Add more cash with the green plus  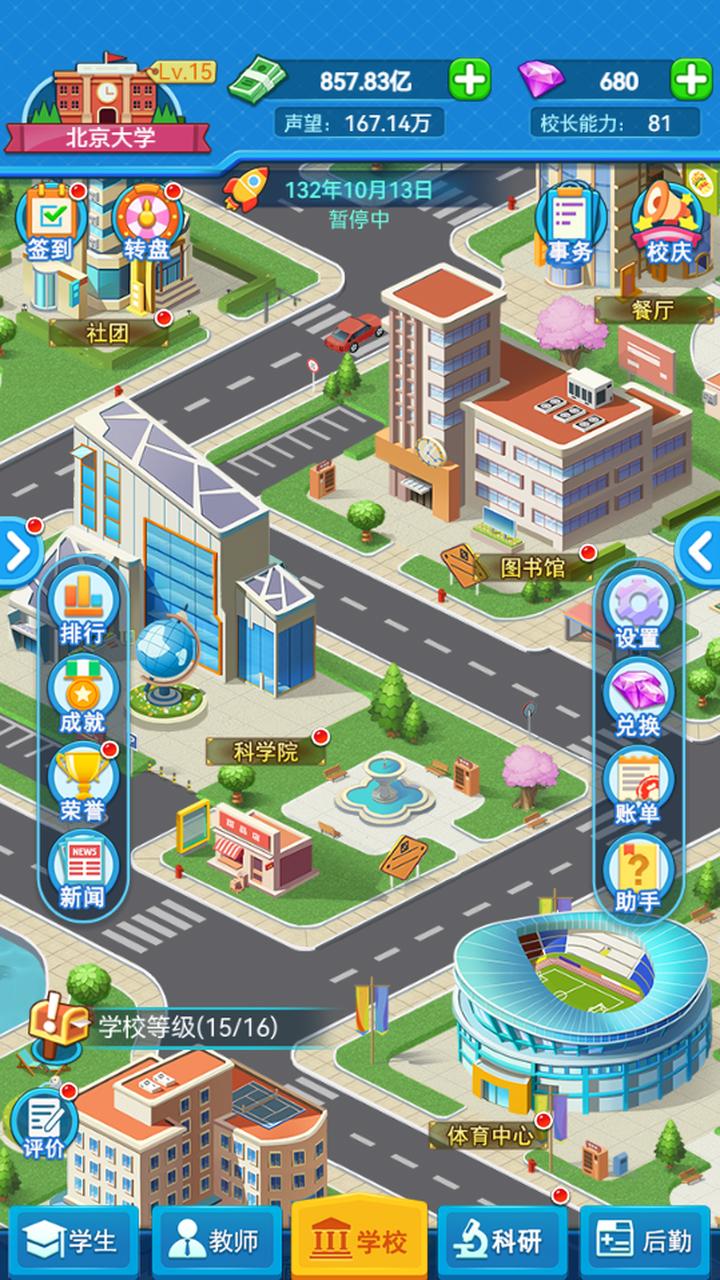[469, 80]
